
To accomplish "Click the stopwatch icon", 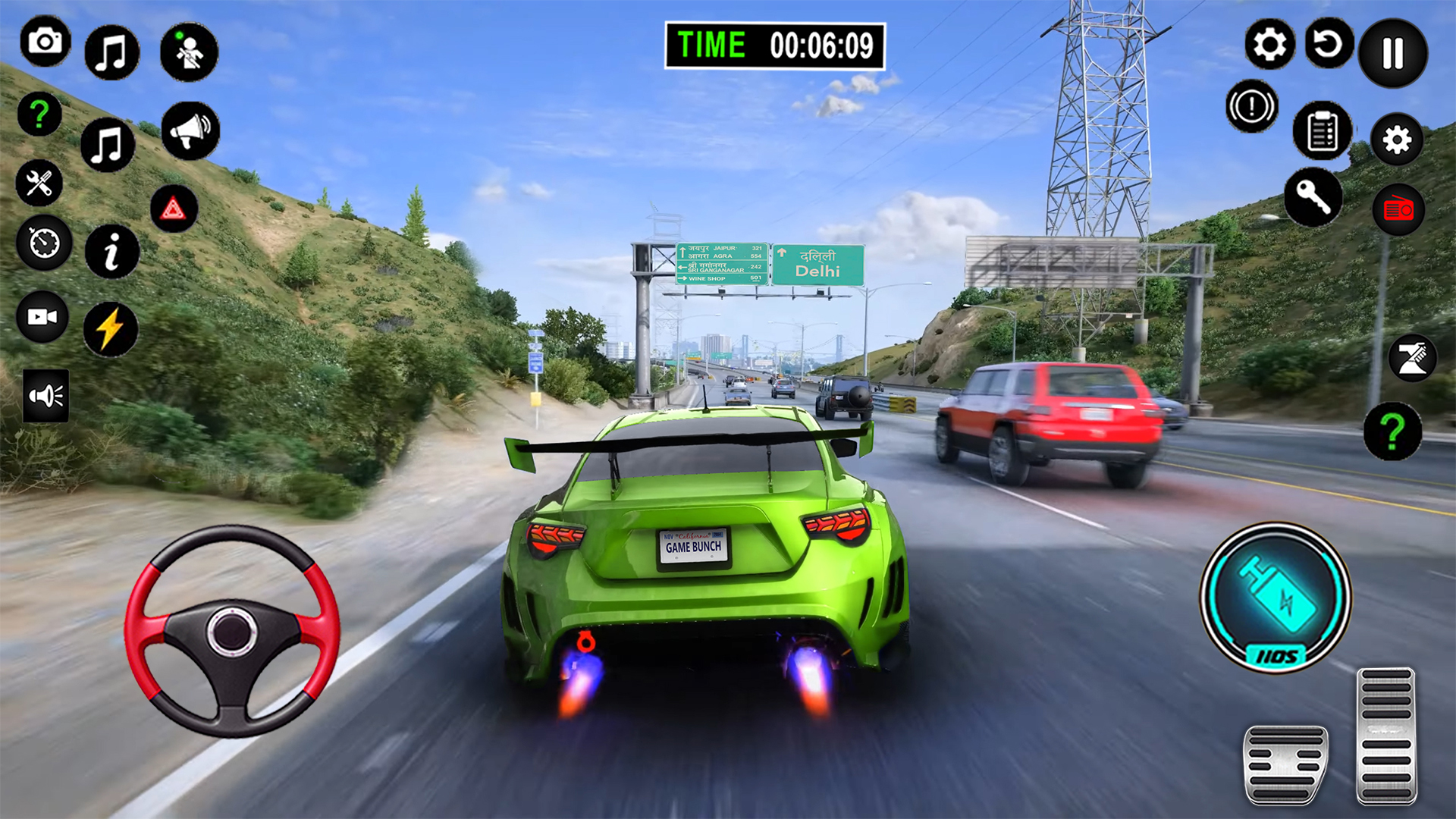I will 44,243.
